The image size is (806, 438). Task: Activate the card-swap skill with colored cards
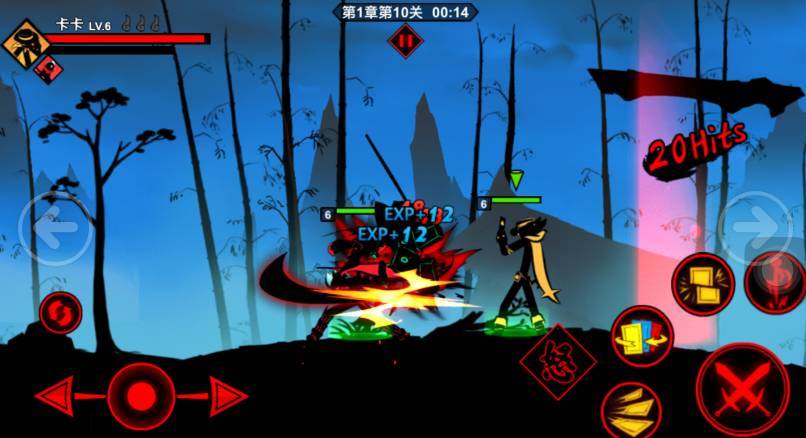[x=642, y=337]
